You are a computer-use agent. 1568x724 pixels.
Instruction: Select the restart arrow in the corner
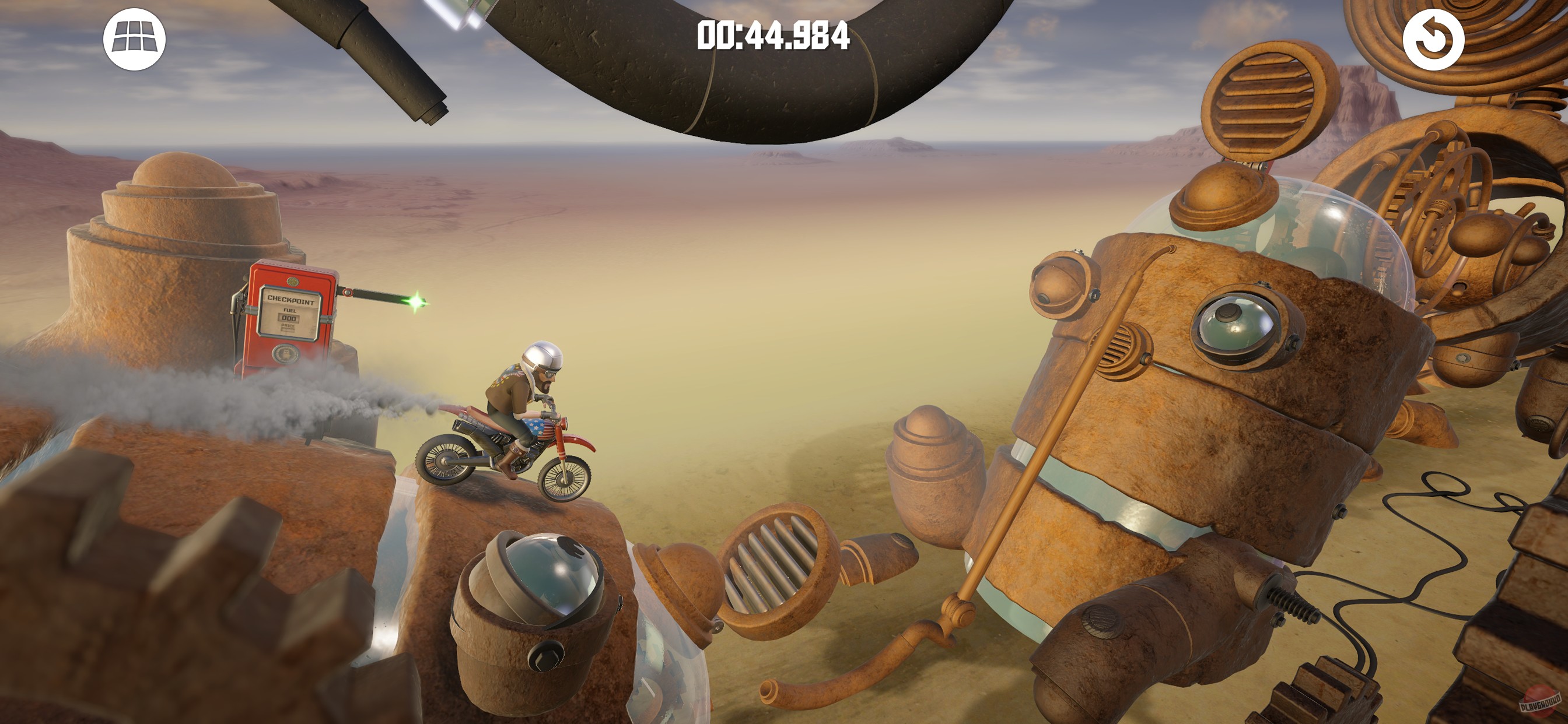(x=1433, y=39)
